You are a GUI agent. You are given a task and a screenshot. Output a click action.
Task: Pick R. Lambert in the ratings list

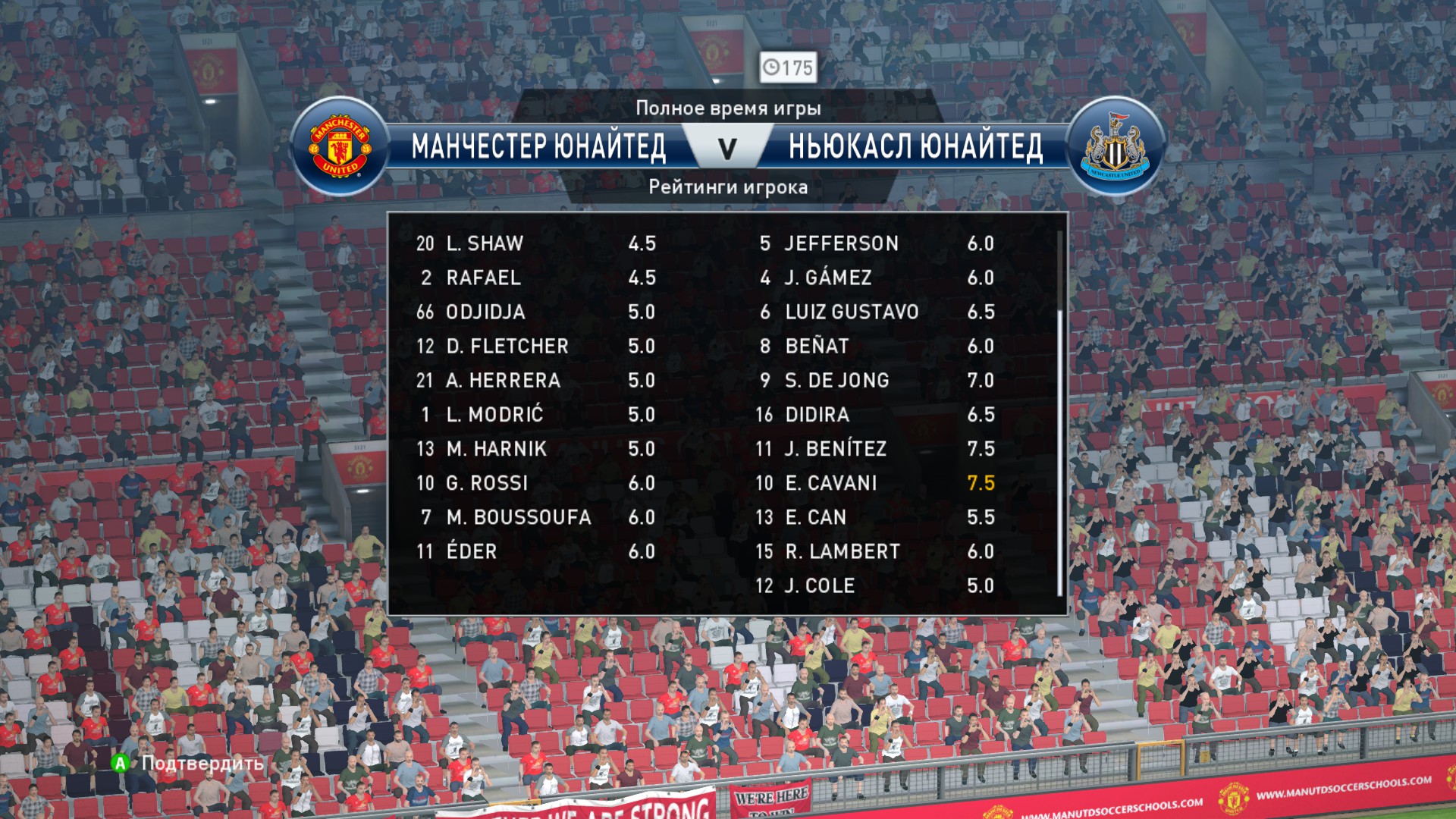coord(876,551)
